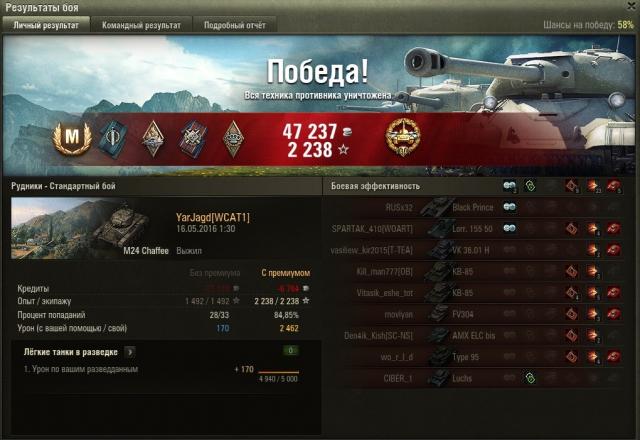
Task: Expand the Лёгкие танки в разведке mission arrow
Action: [x=130, y=352]
